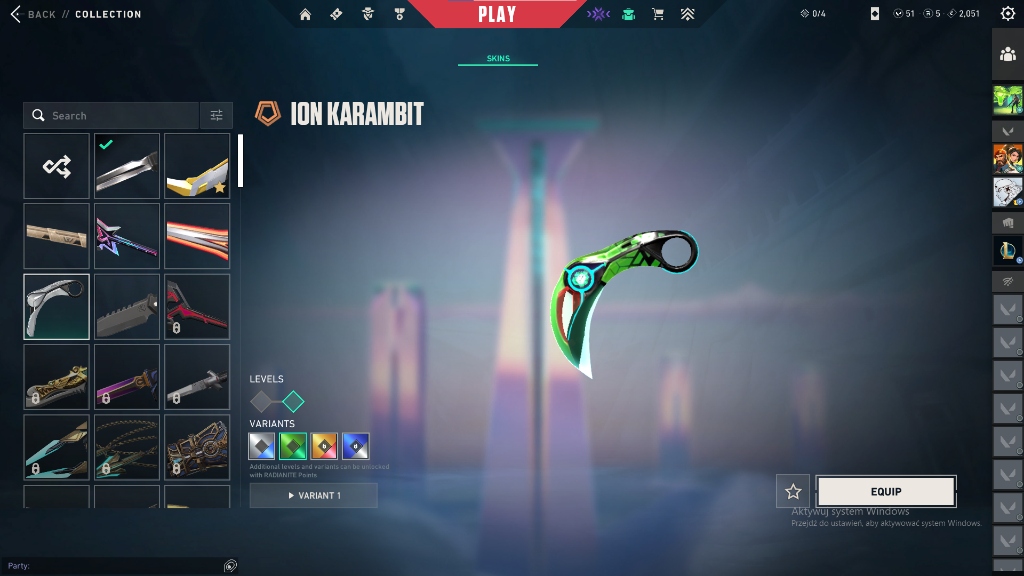
Task: Switch to the Skins tab
Action: click(498, 59)
